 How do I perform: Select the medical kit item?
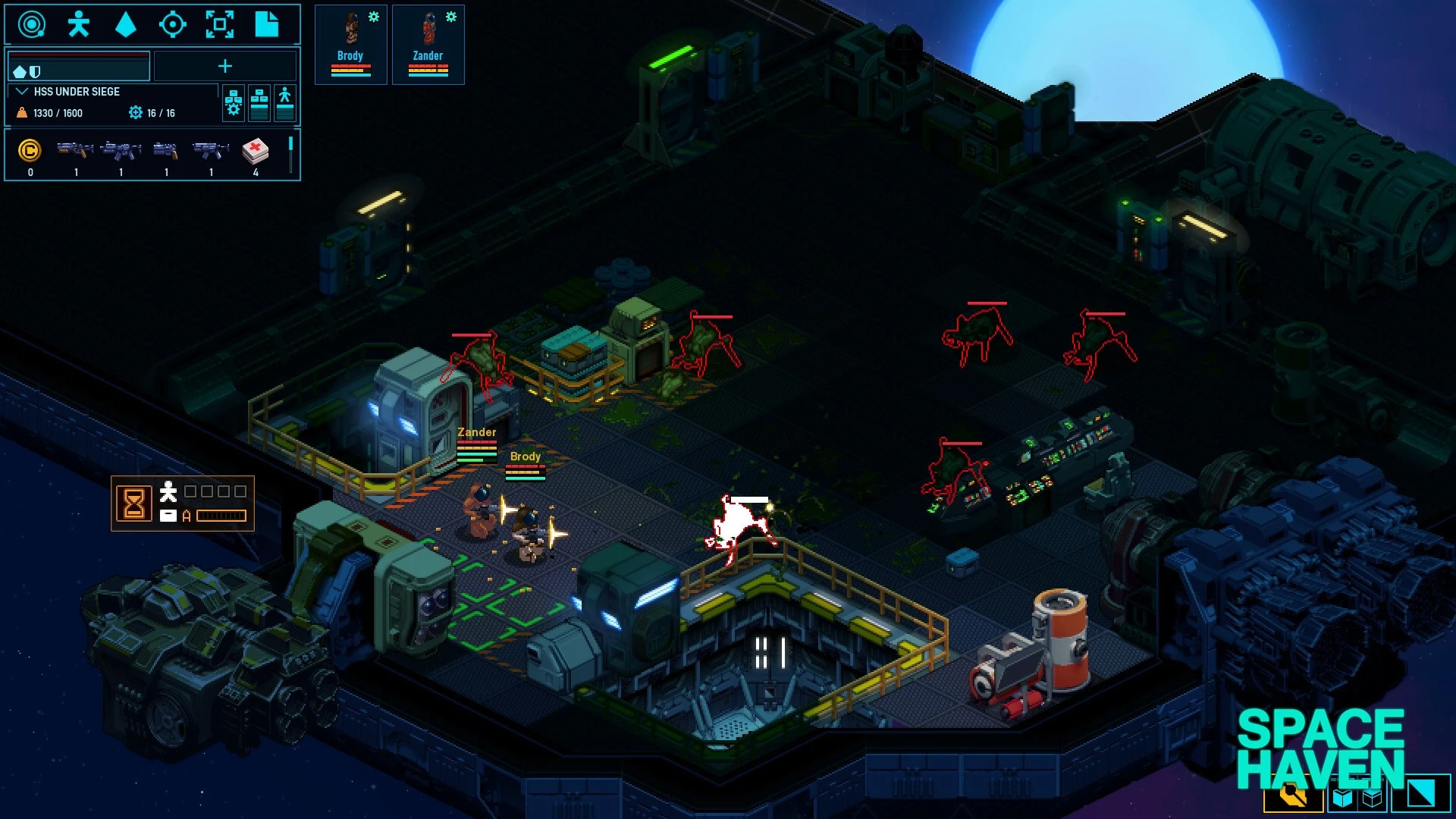point(256,152)
